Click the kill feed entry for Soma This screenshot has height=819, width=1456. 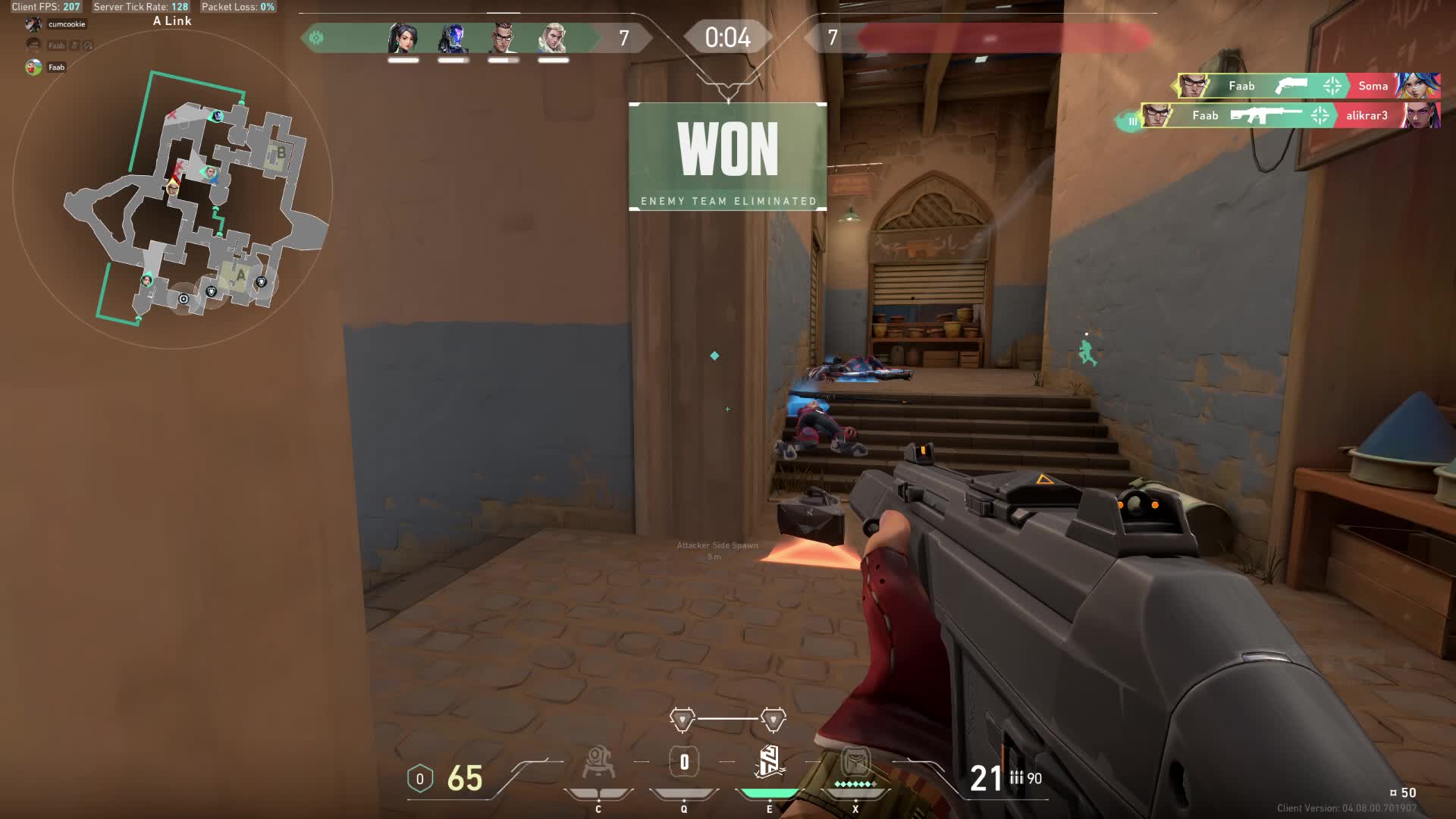point(1308,86)
